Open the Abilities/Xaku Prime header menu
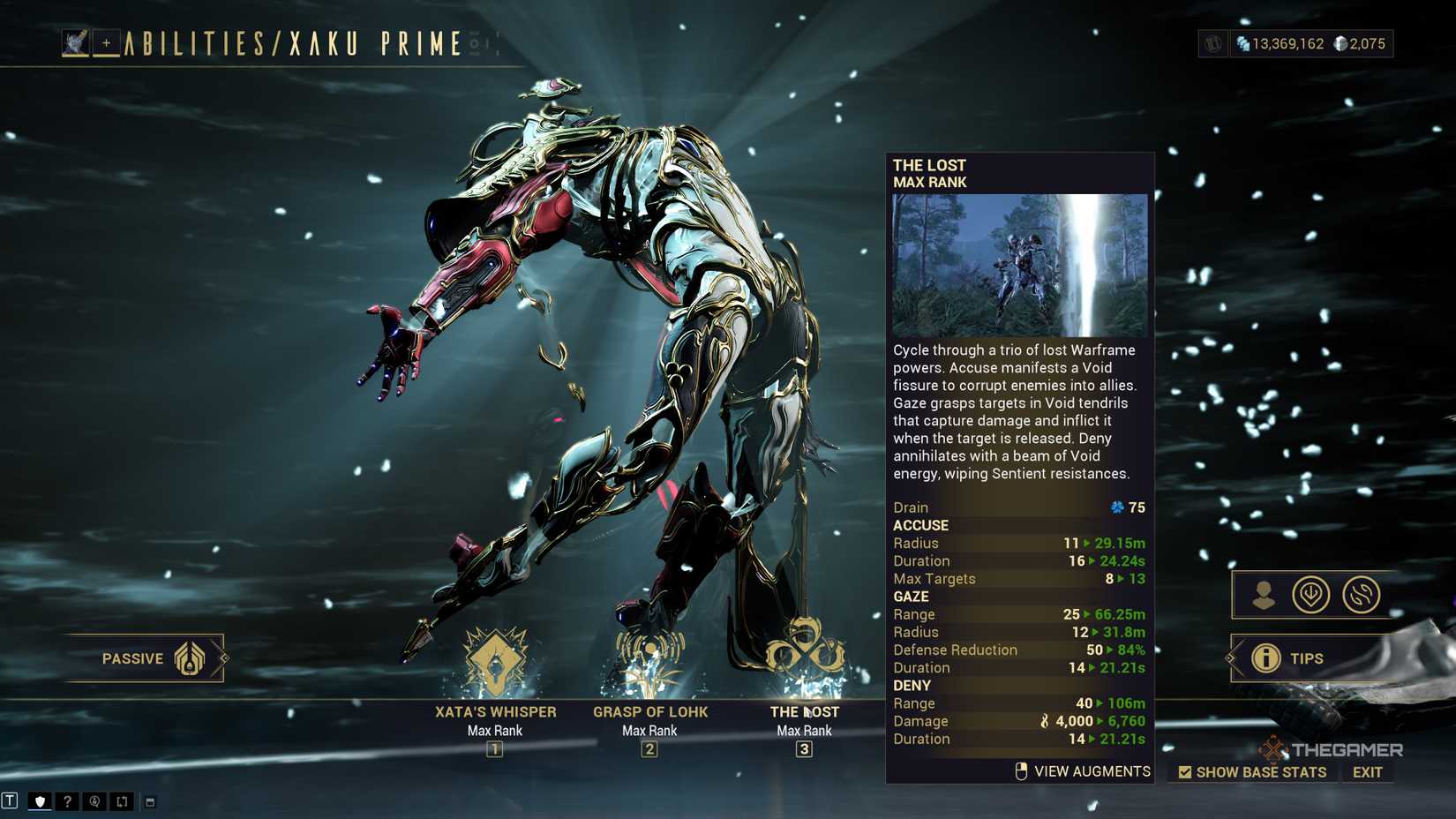Image resolution: width=1456 pixels, height=819 pixels. pyautogui.click(x=291, y=41)
